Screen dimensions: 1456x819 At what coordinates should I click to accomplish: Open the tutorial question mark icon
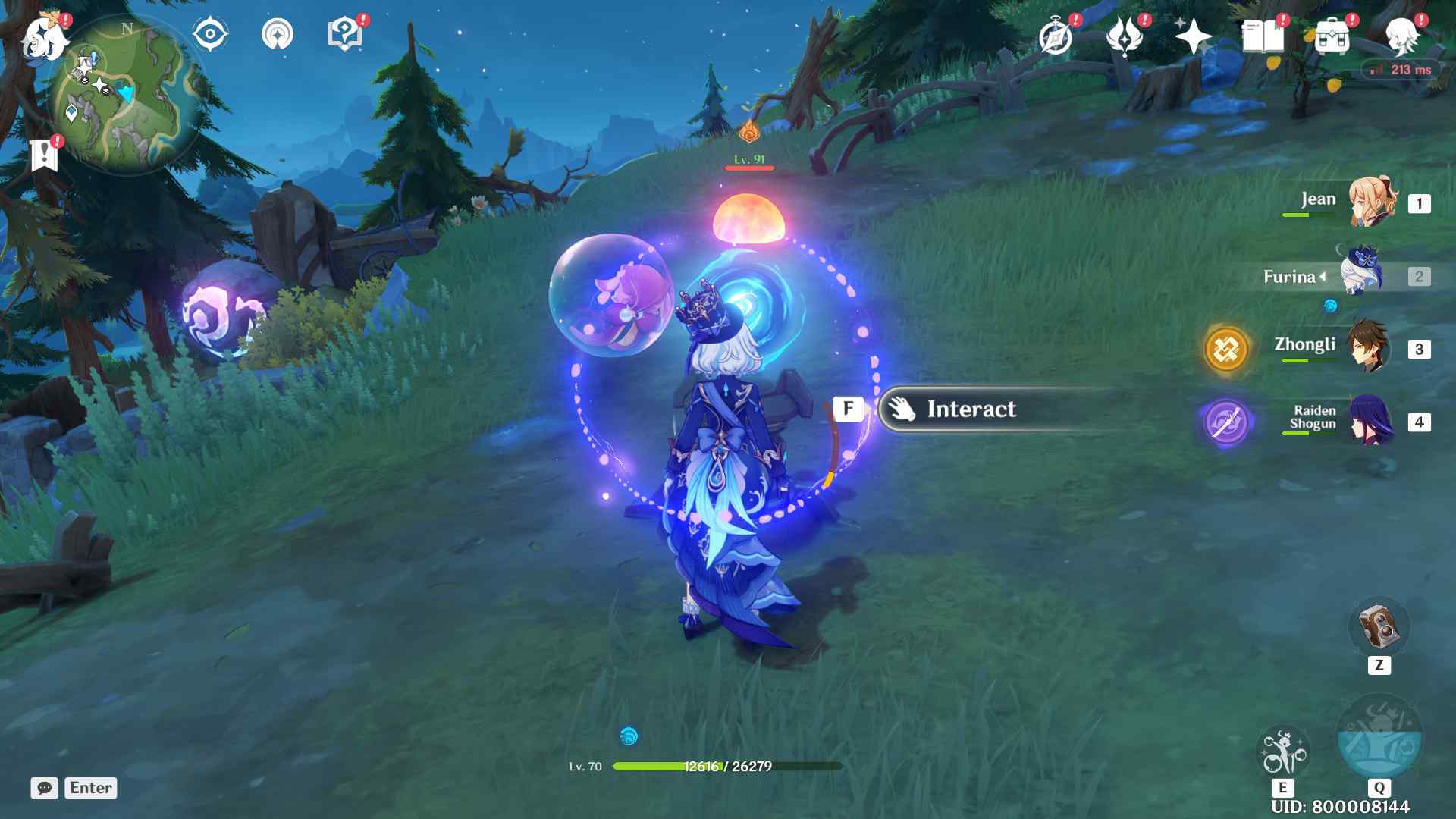coord(344,35)
